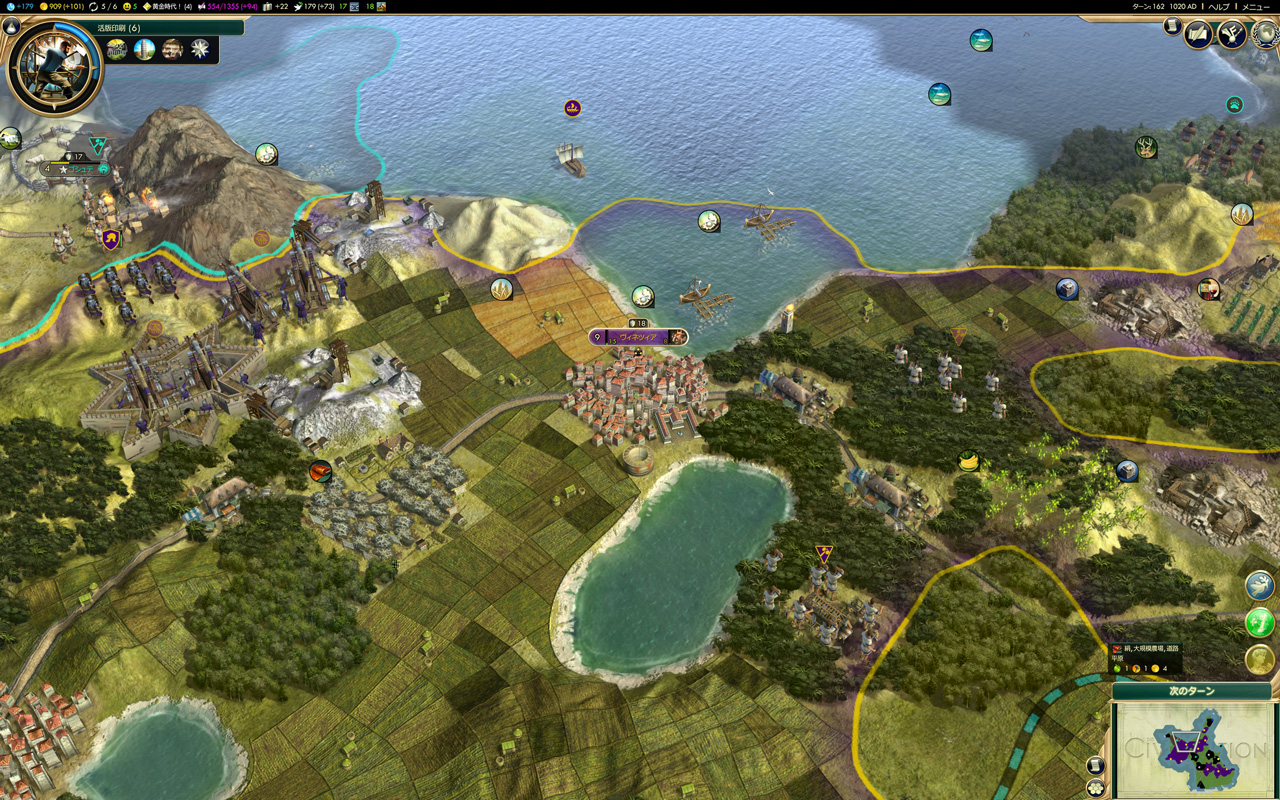The width and height of the screenshot is (1280, 800).
Task: Select the compass star icon under research
Action: tap(201, 50)
